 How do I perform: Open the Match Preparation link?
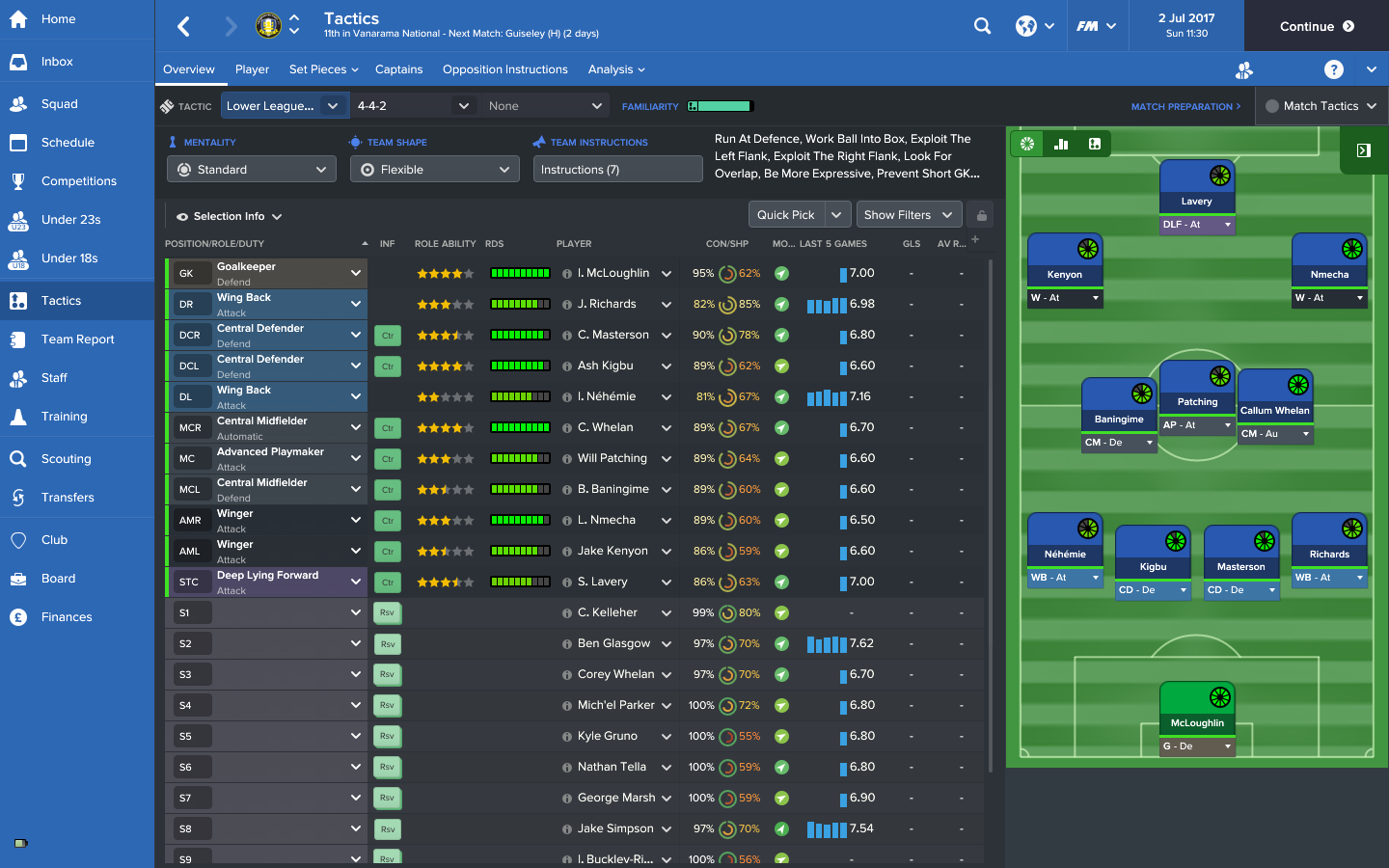click(1185, 106)
